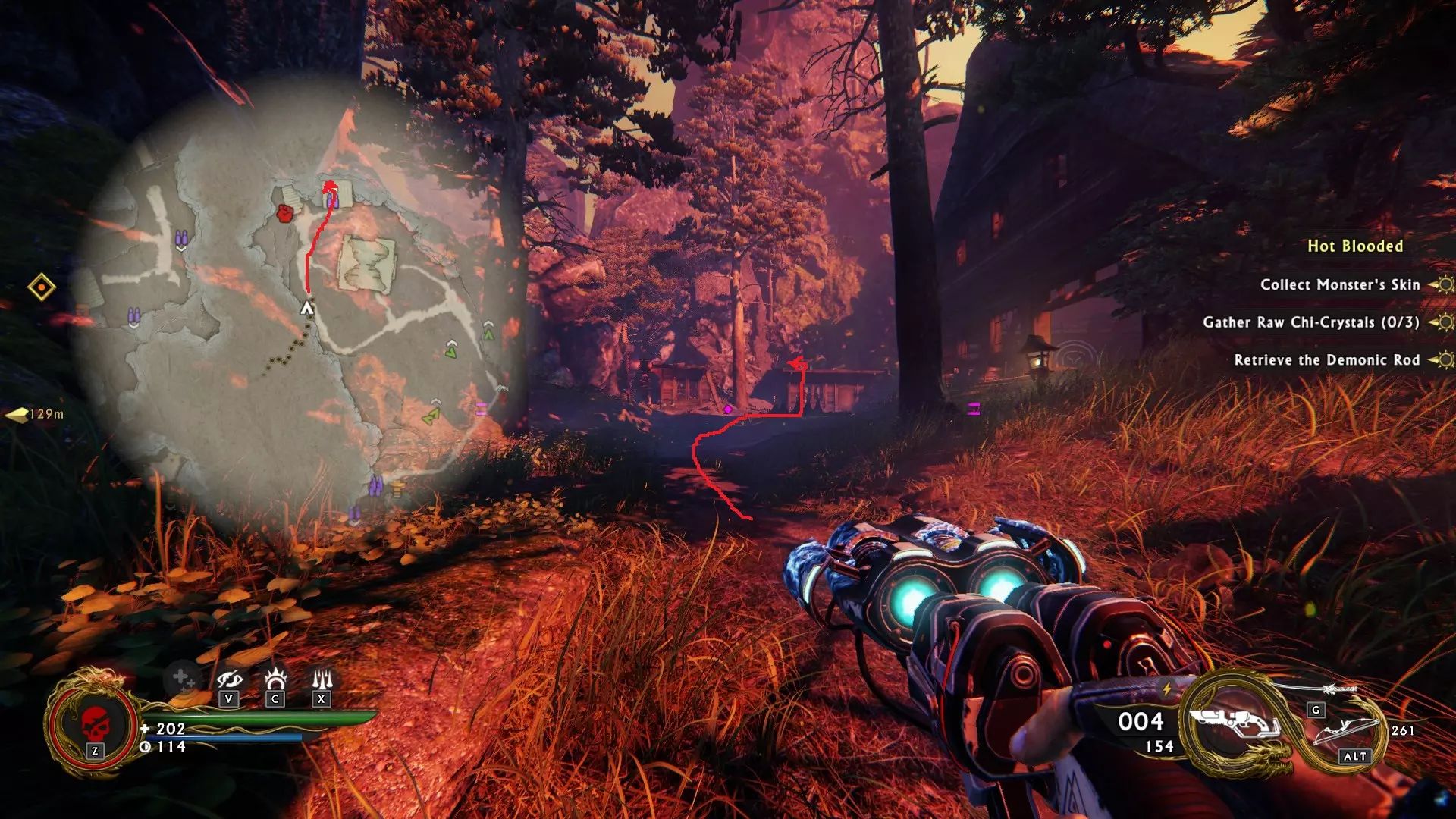Activate the three spikes ability icon
Viewport: 1456px width, 819px height.
tap(322, 678)
